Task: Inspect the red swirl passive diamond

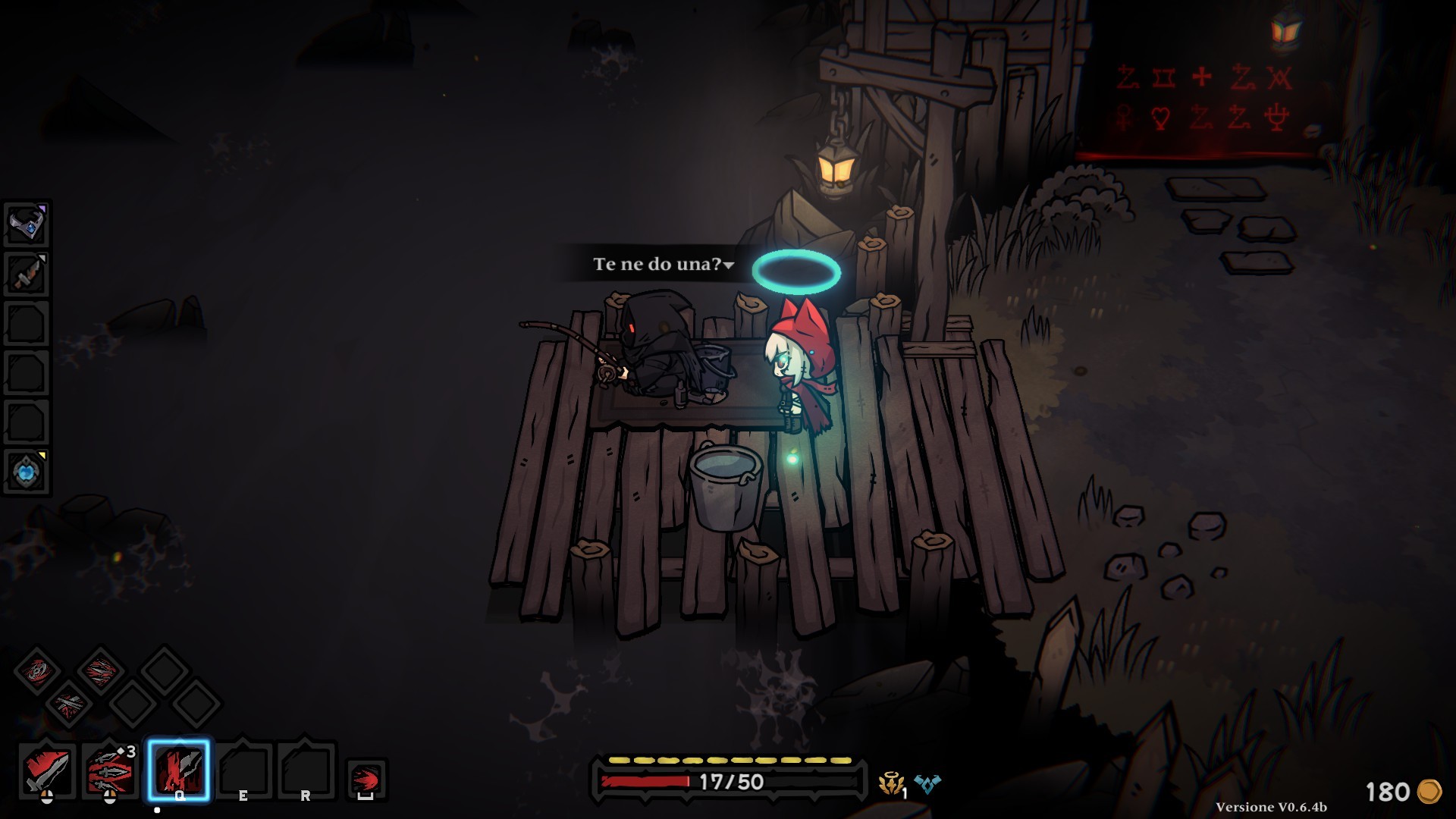Action: point(37,670)
